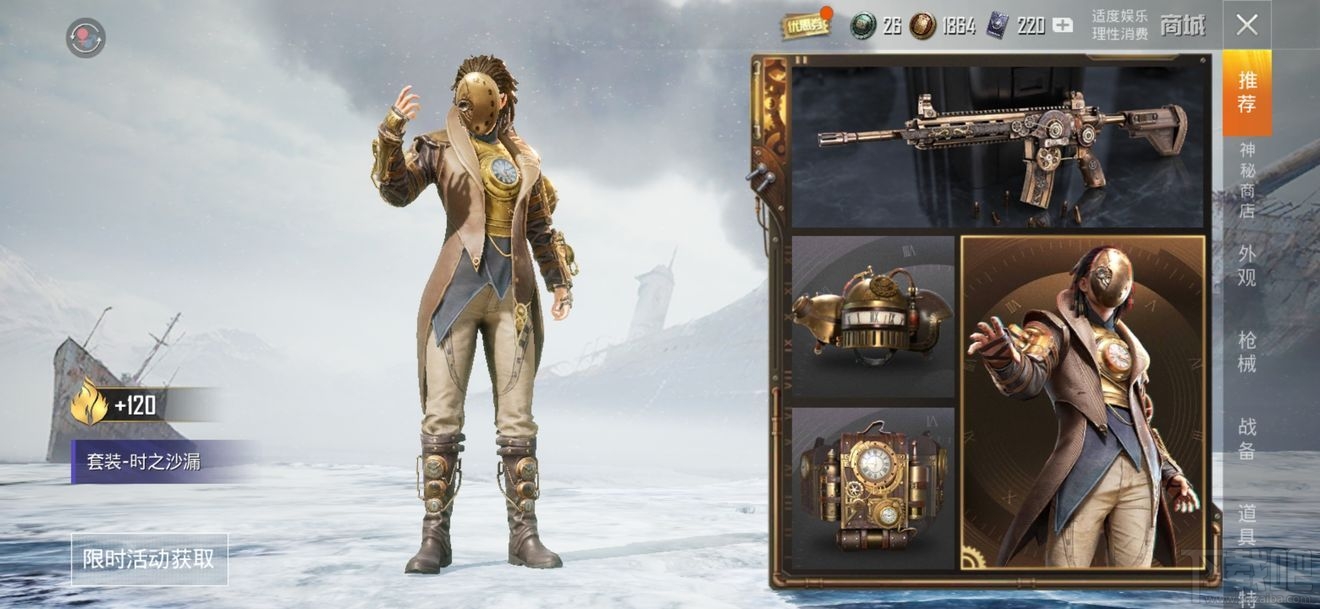The image size is (1320, 609).
Task: Choose the brass helmet thumbnail
Action: point(873,316)
